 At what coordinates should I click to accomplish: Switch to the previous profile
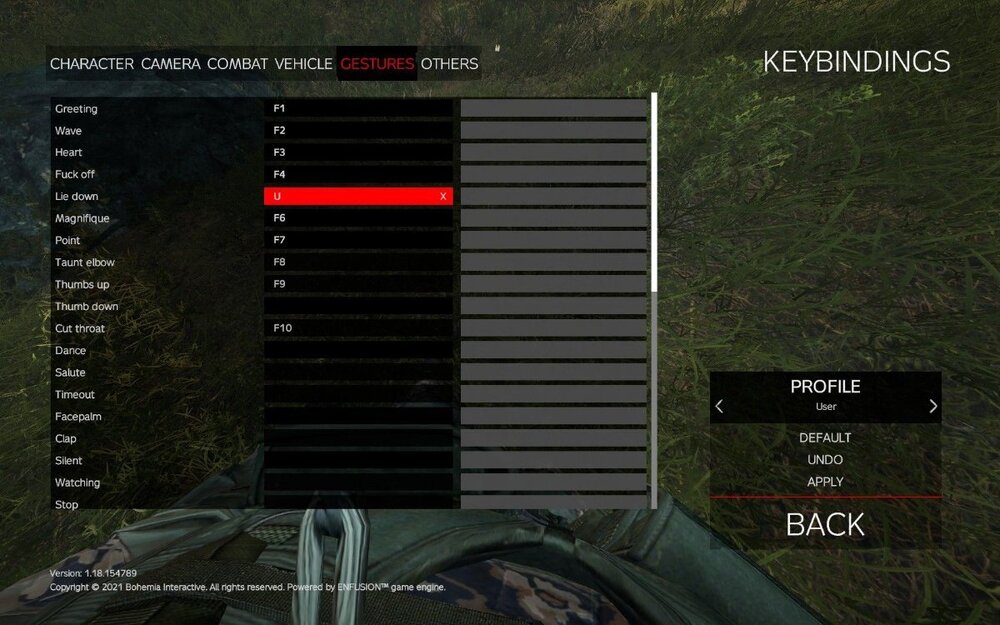[719, 406]
